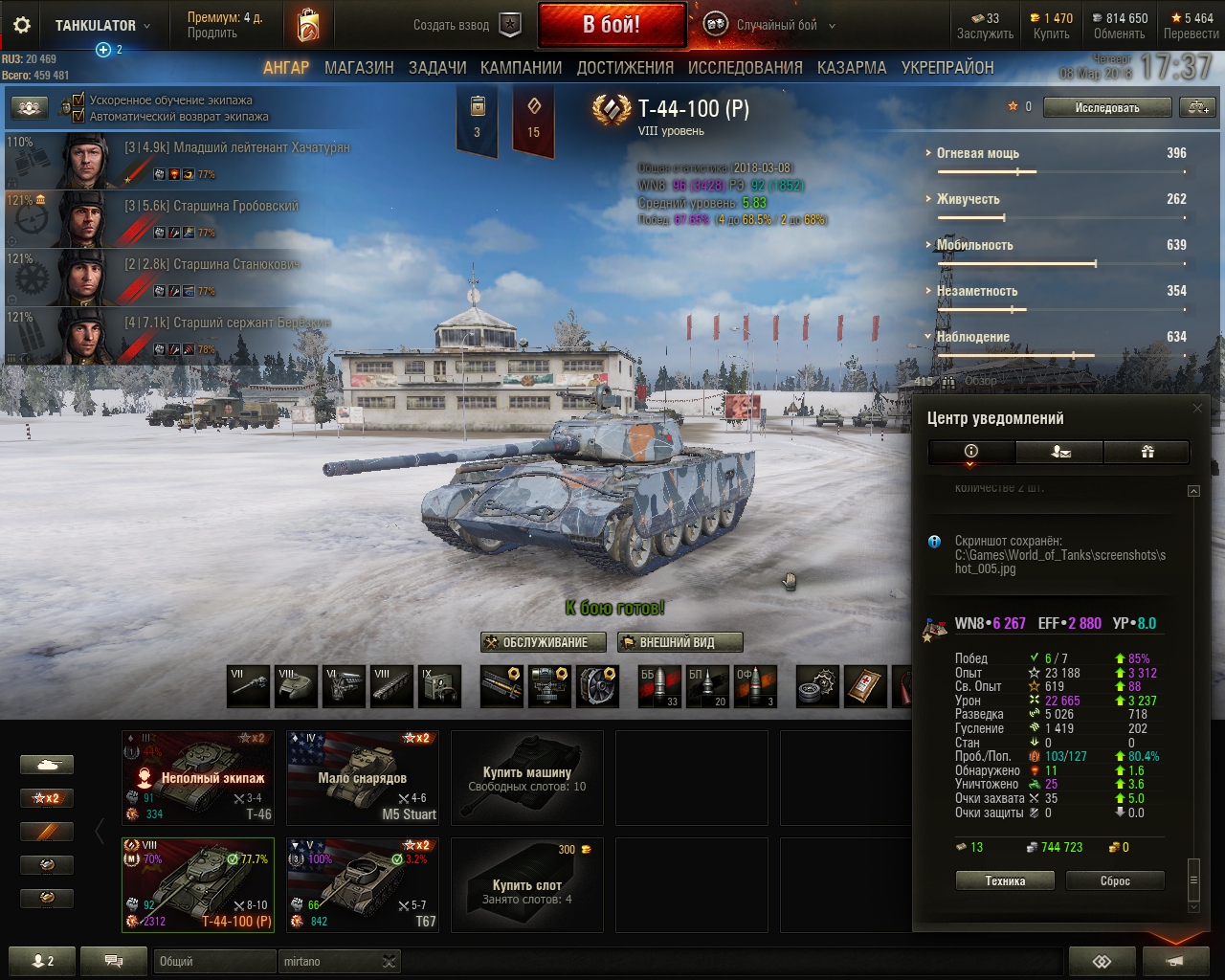The image size is (1225, 980).
Task: Close the notification center panel
Action: coord(1197,409)
